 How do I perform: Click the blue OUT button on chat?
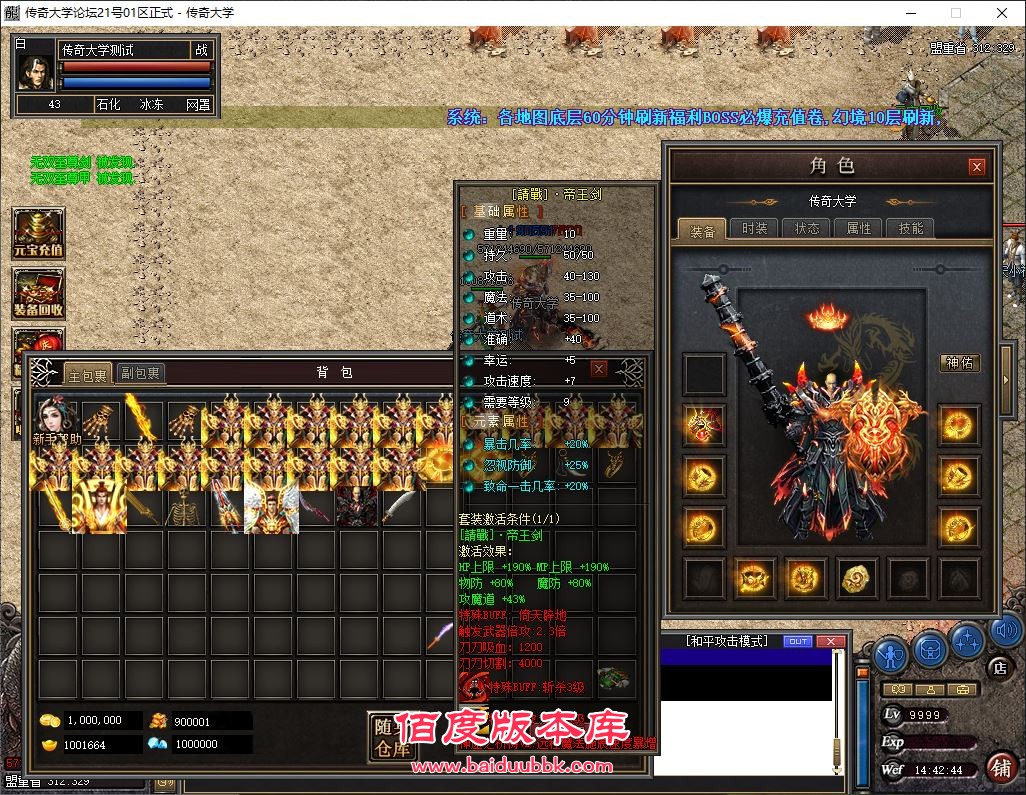click(798, 641)
